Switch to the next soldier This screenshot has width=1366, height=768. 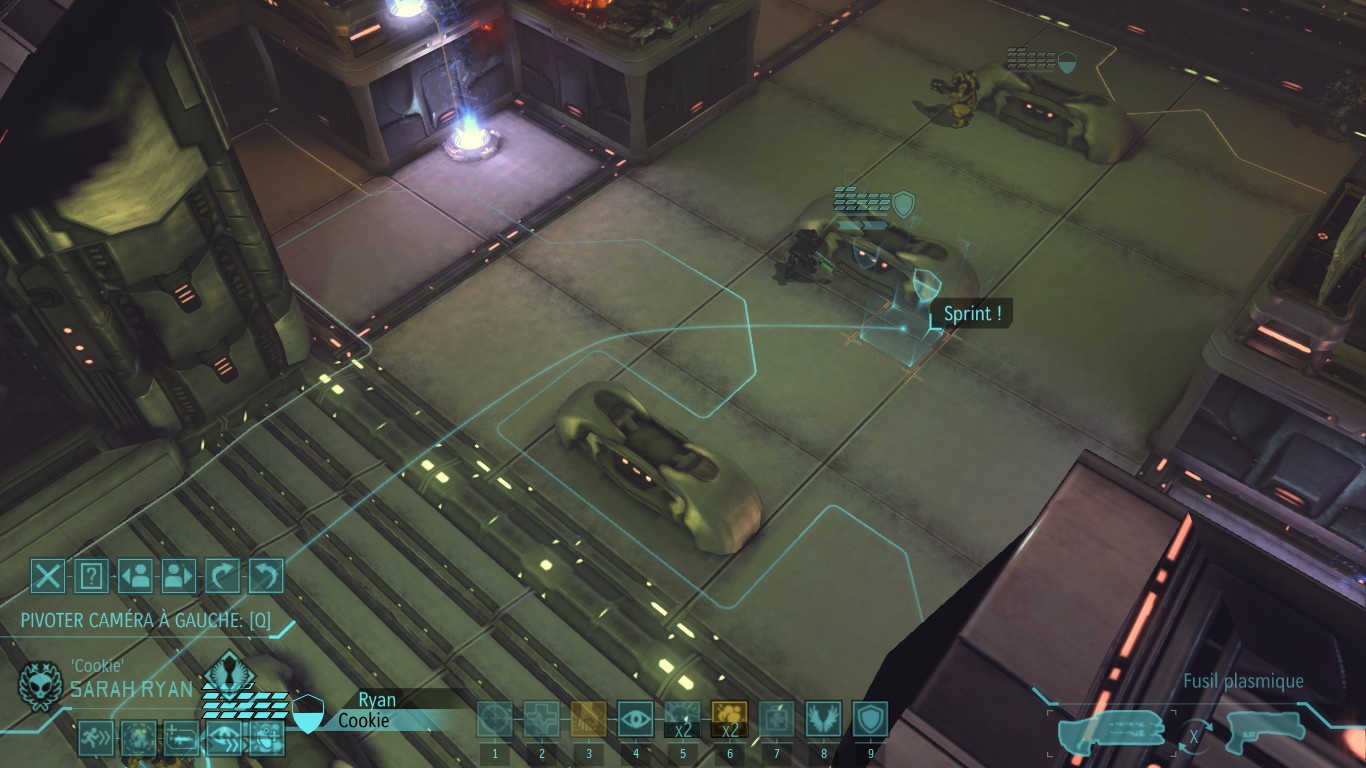click(178, 576)
